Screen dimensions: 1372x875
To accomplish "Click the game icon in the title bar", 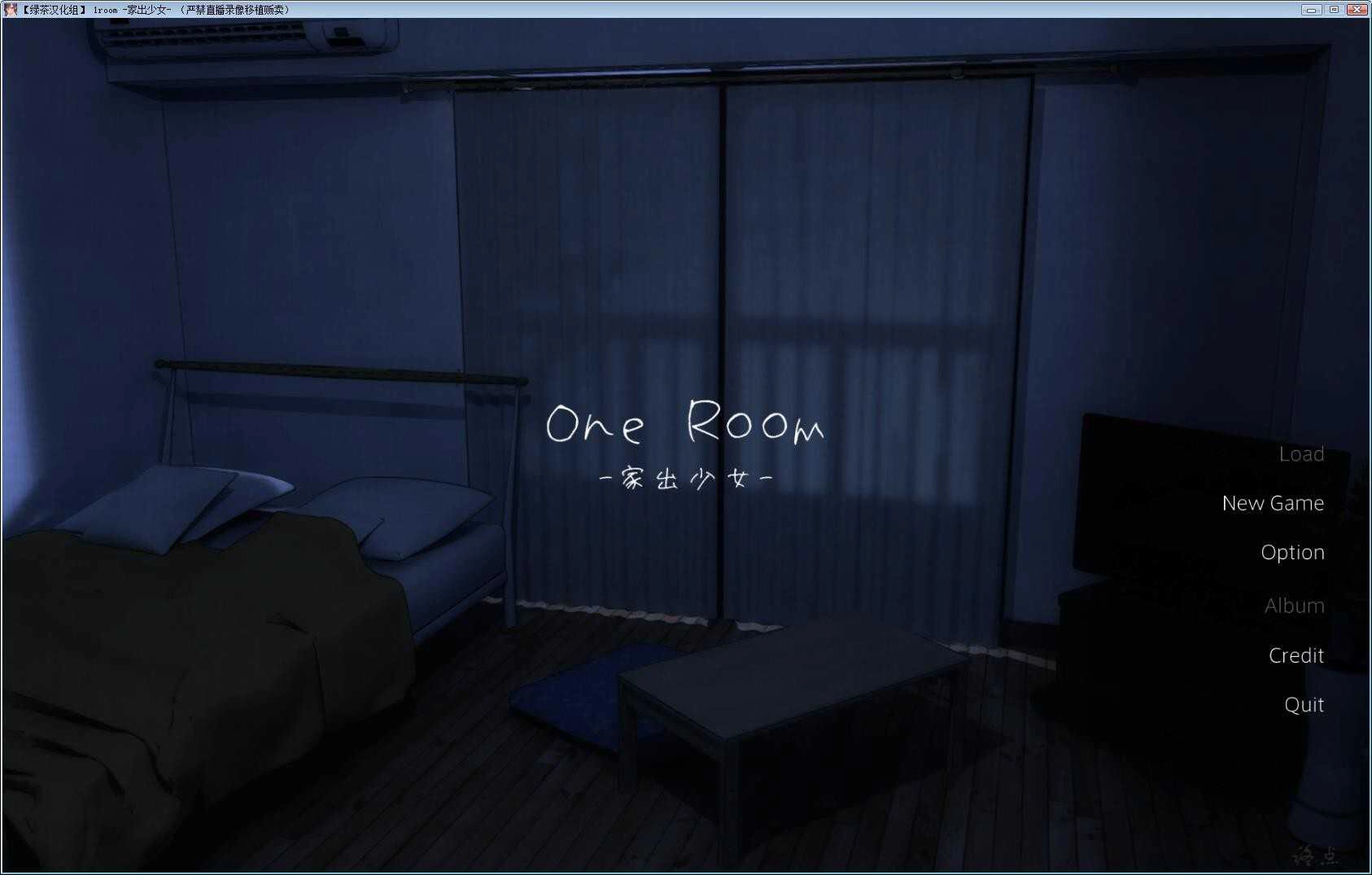I will point(10,9).
